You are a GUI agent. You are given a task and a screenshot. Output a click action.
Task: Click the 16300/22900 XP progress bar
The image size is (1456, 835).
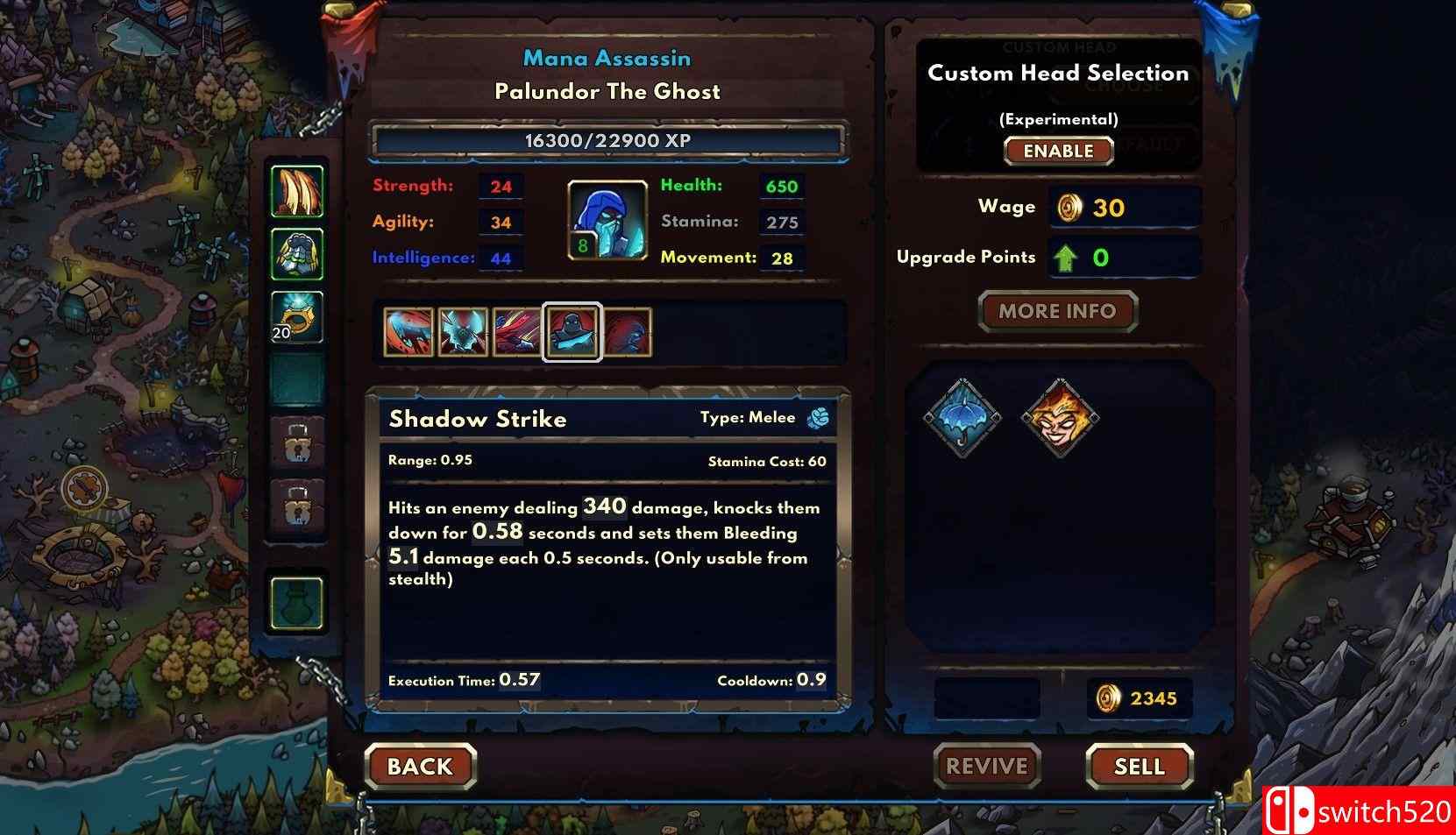pos(608,138)
